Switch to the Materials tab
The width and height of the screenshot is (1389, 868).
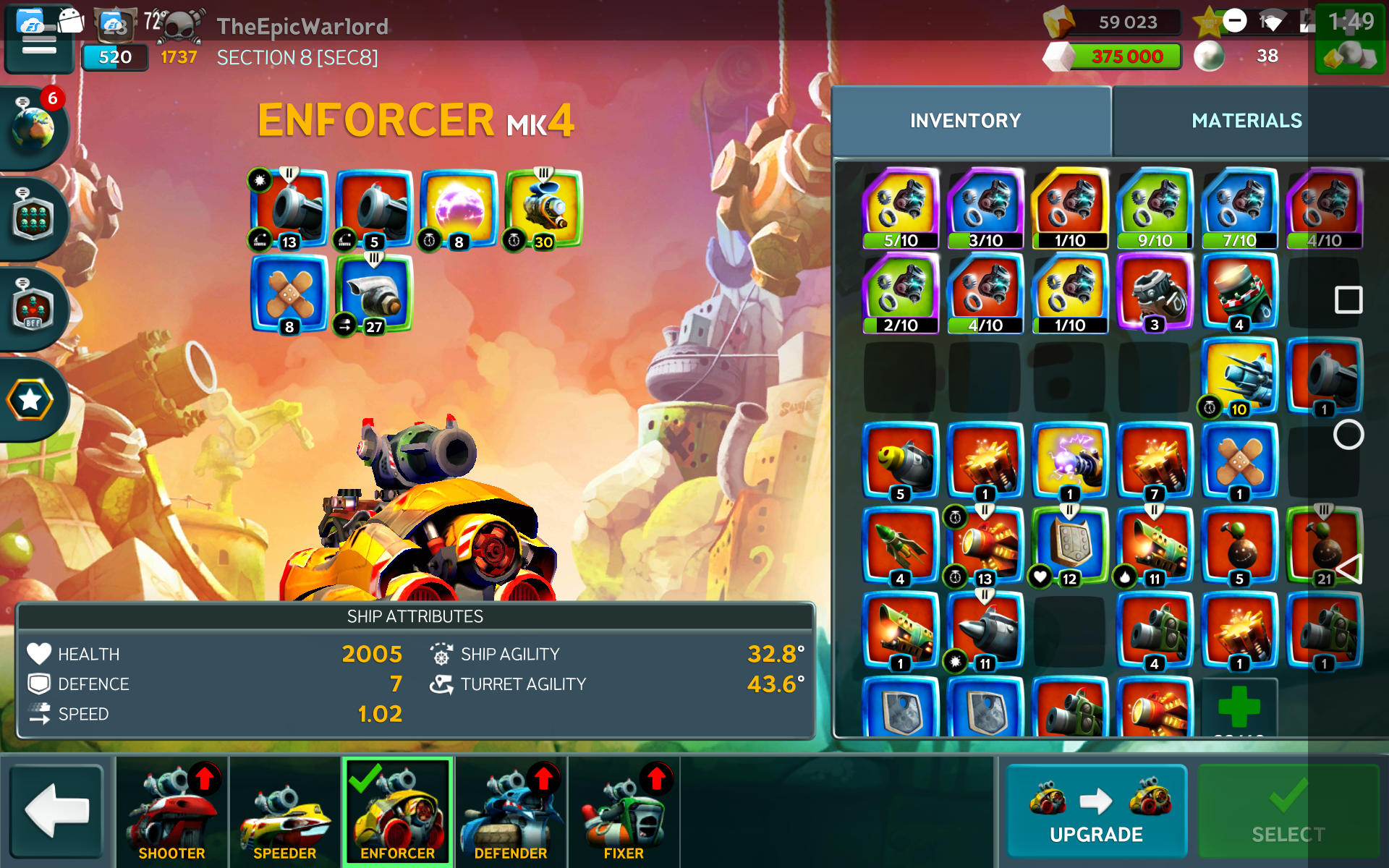point(1246,121)
